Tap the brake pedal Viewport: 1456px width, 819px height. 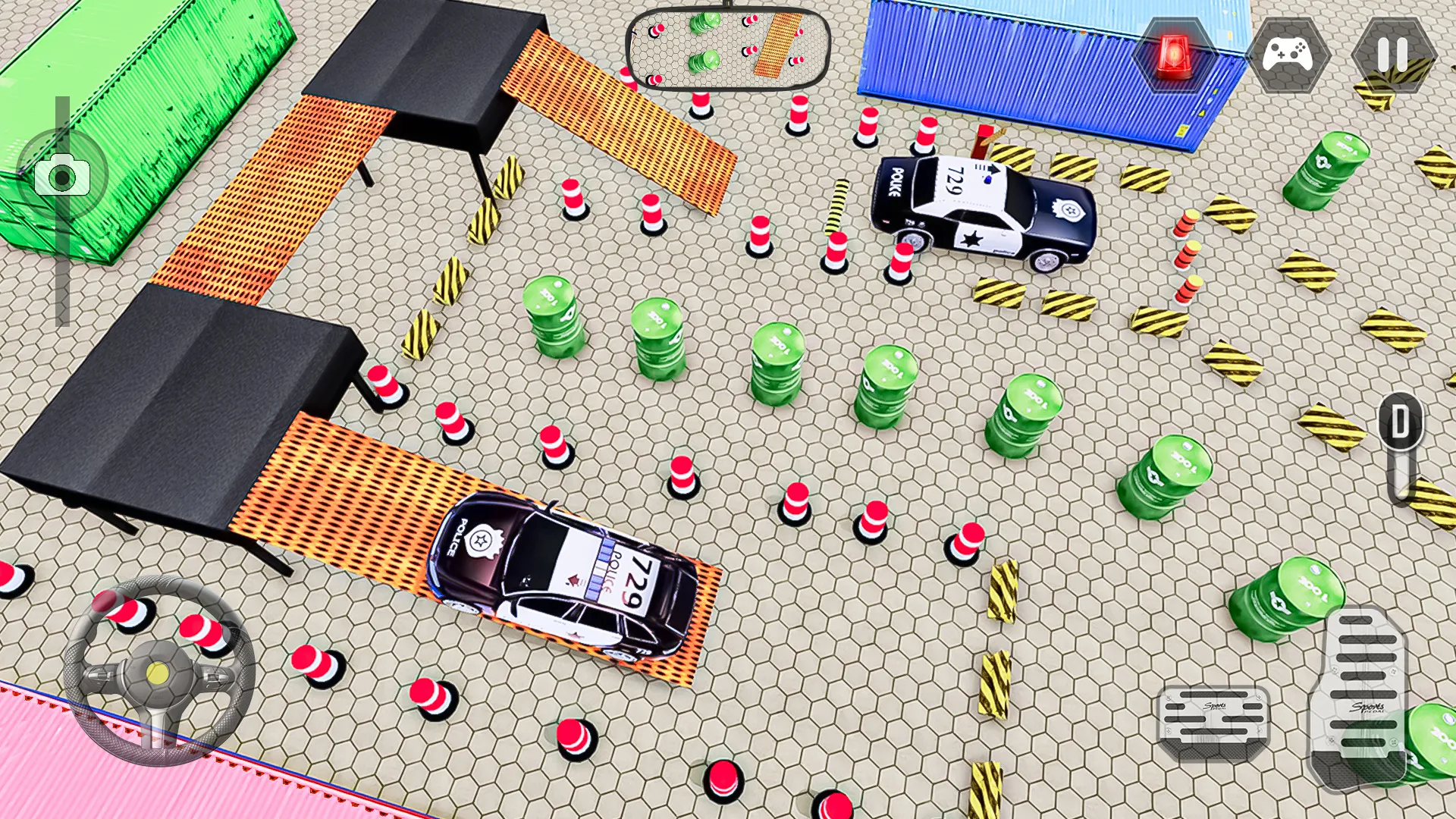[1213, 720]
